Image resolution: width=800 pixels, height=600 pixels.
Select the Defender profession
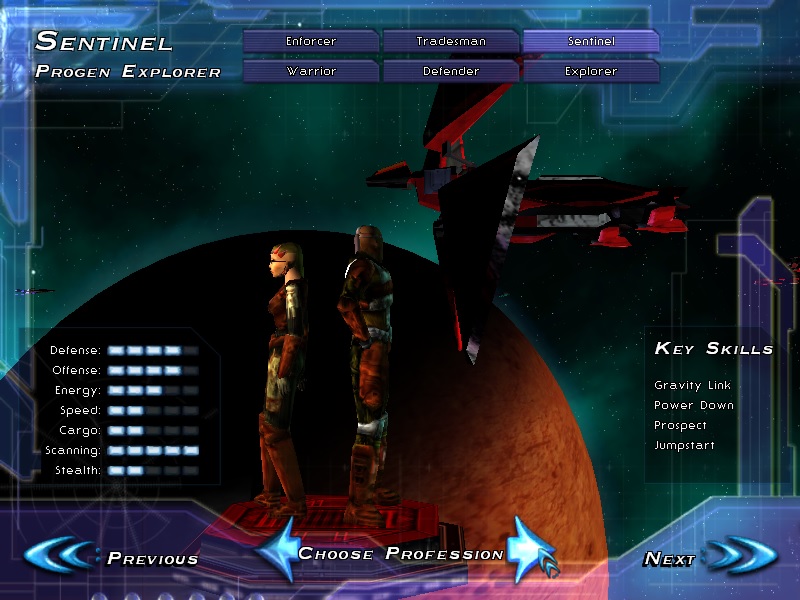(451, 72)
